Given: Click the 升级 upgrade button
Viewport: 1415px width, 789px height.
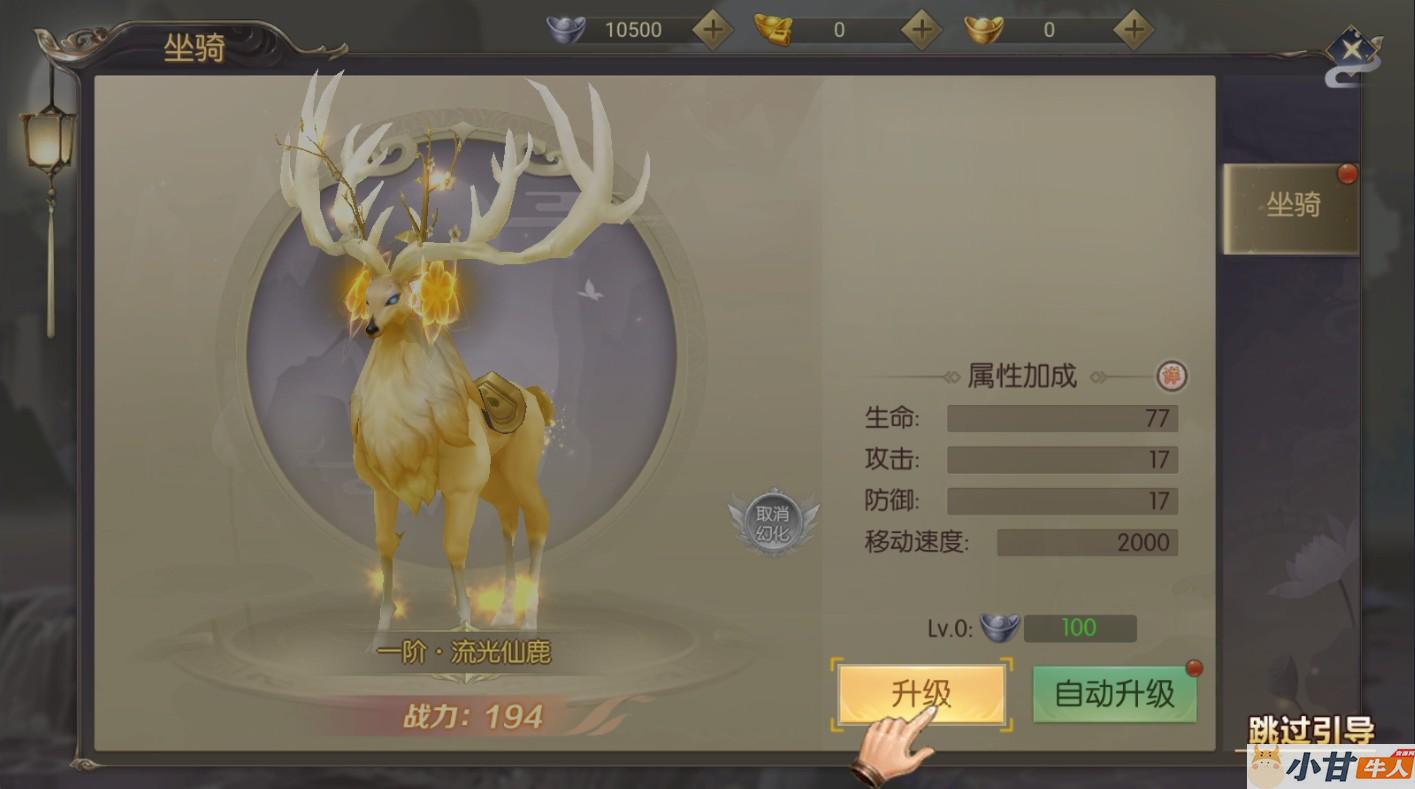Looking at the screenshot, I should coord(921,693).
